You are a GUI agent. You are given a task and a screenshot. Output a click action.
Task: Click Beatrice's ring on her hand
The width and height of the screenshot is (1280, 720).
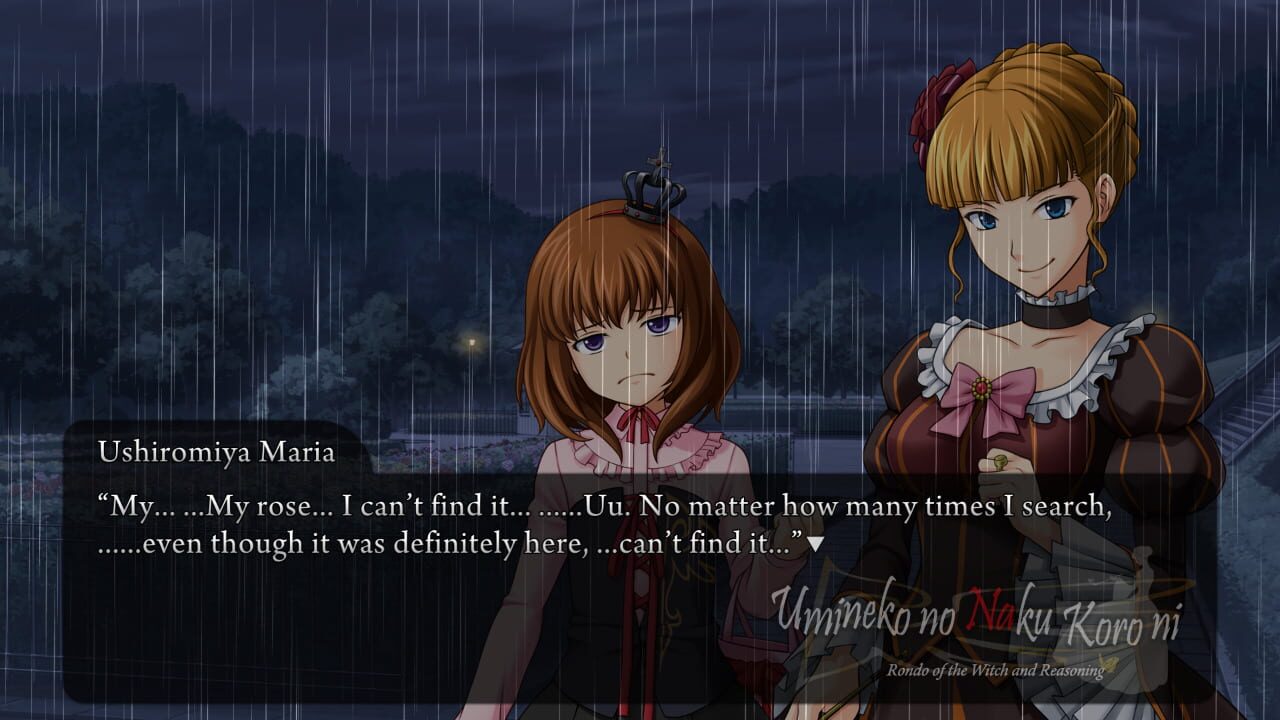(1001, 460)
